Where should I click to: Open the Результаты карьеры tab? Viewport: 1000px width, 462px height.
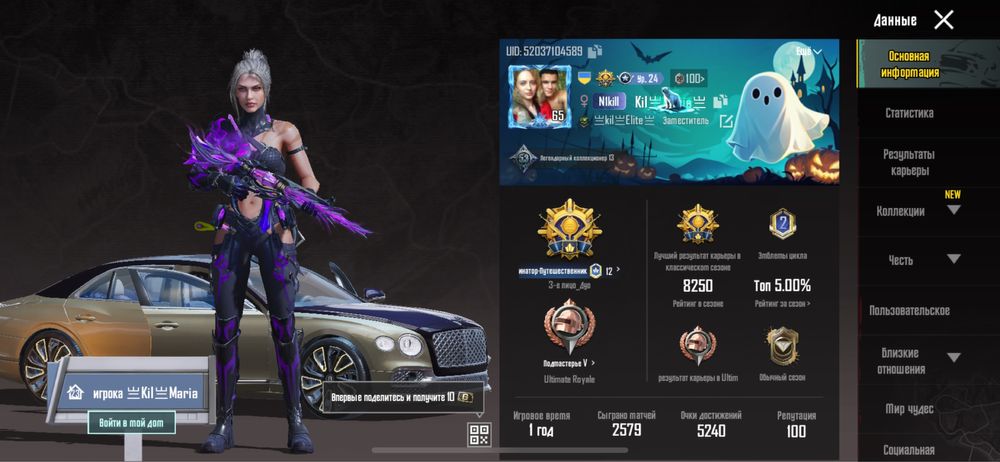909,162
